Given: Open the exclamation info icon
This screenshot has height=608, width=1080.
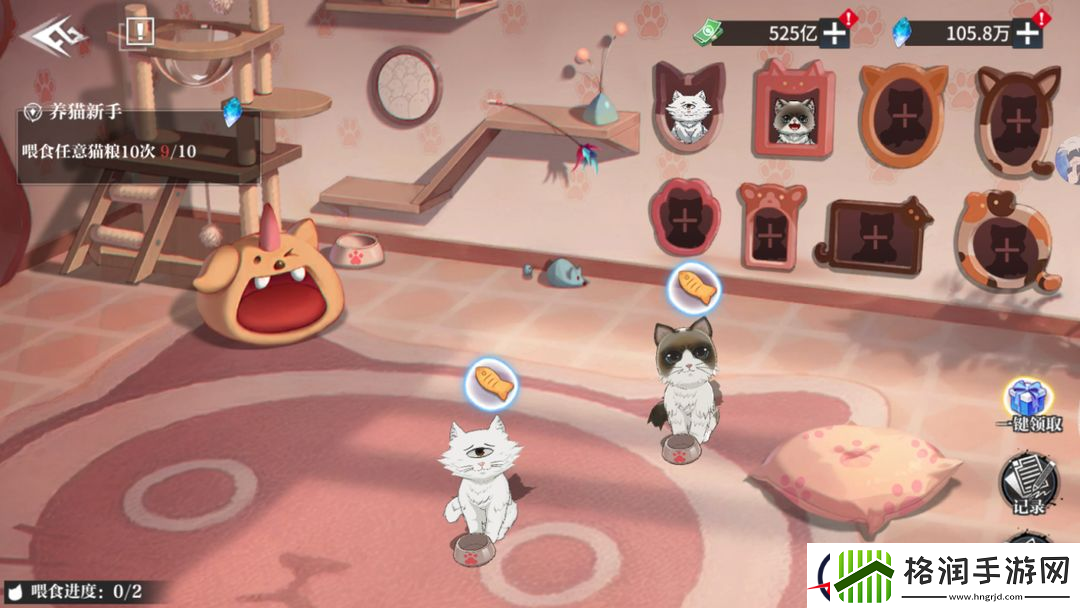Looking at the screenshot, I should (138, 32).
